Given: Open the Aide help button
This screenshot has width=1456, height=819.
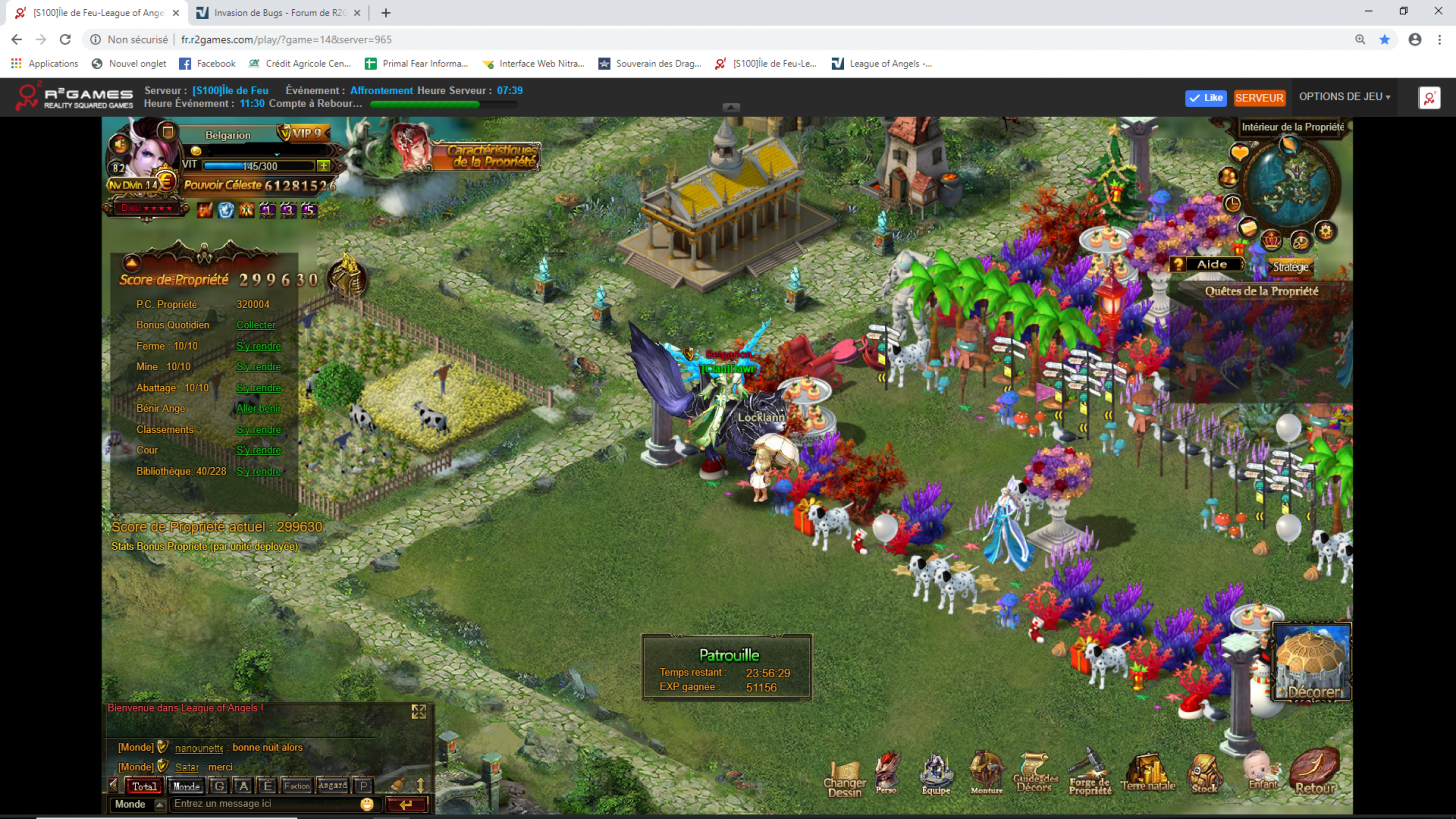Looking at the screenshot, I should 1208,264.
